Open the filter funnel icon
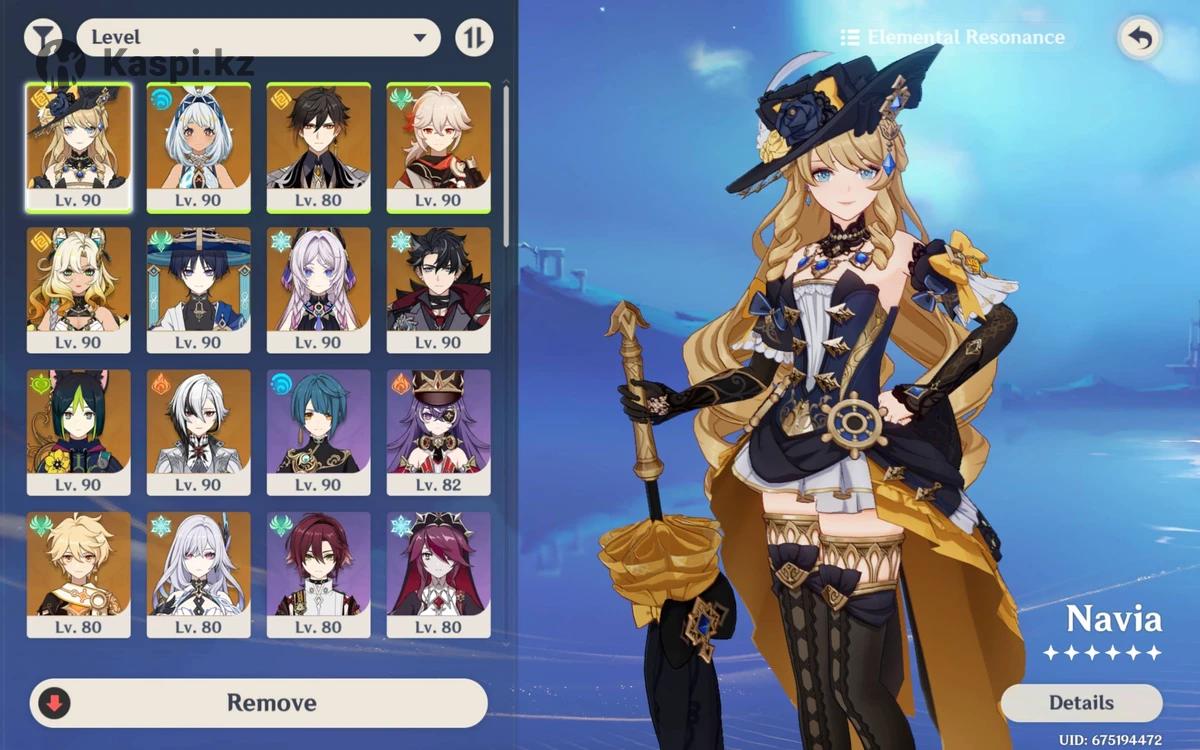Viewport: 1200px width, 750px height. [41, 39]
